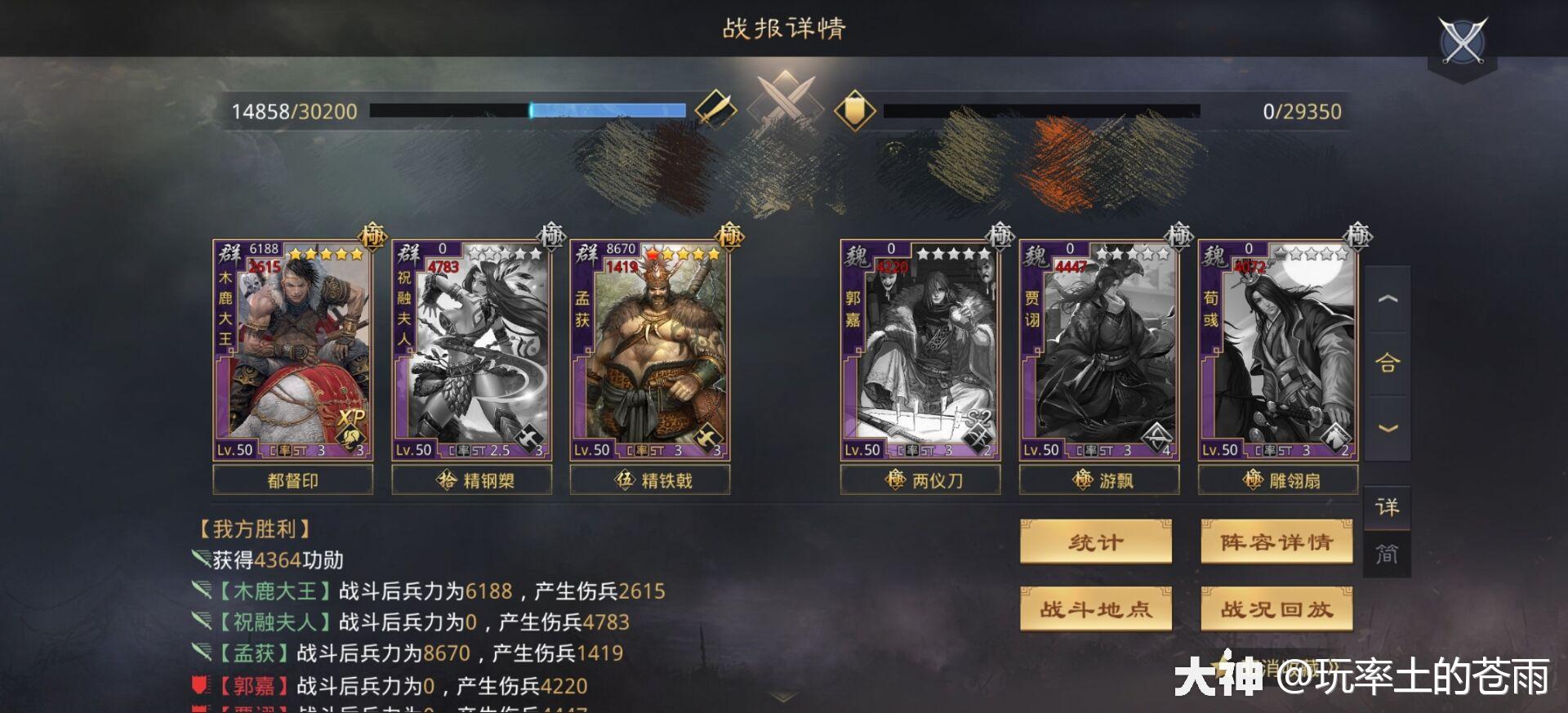1568x713 pixels.
Task: Click the 战况回放 battle replay button
Action: click(x=1276, y=608)
